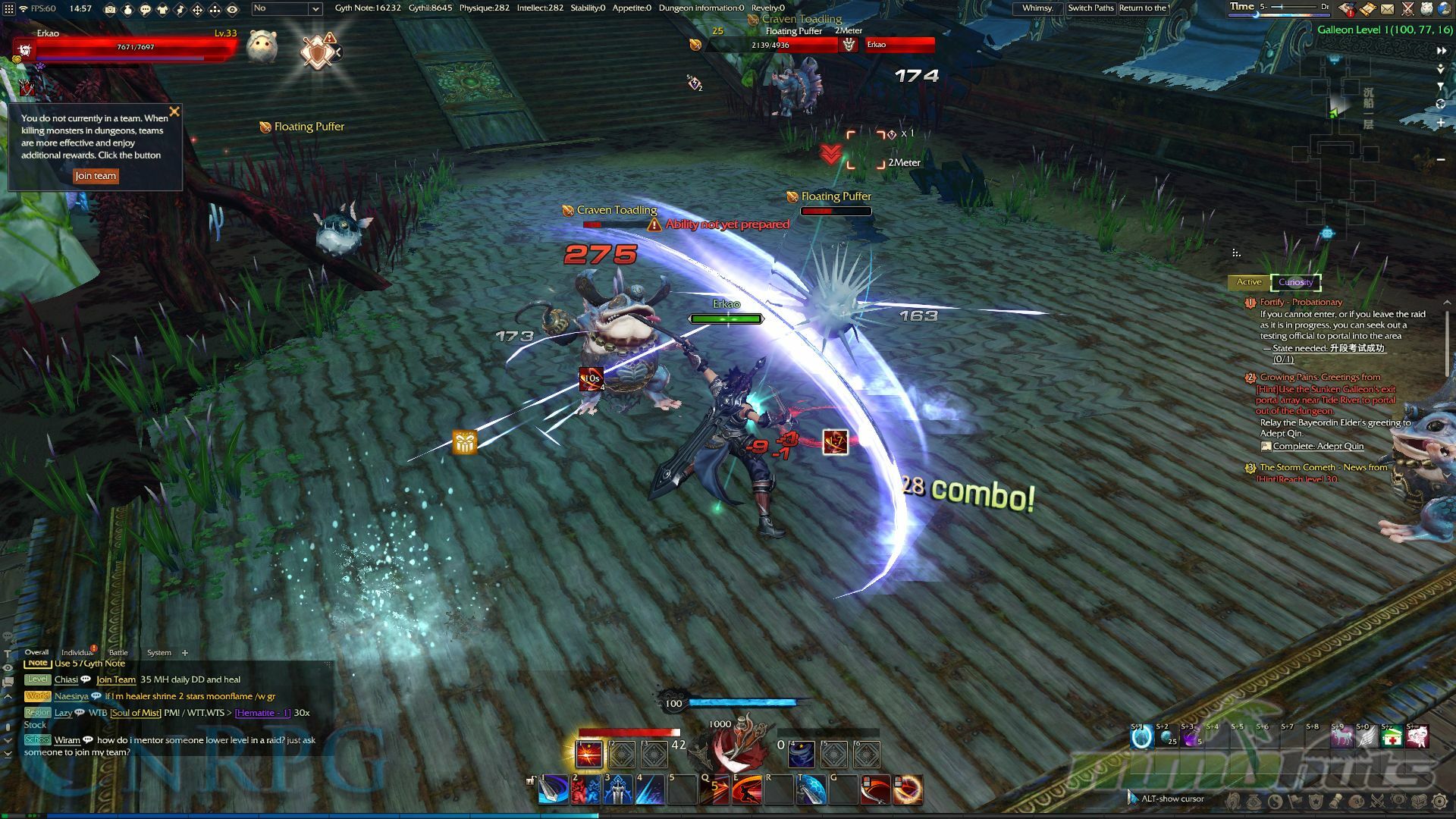Viewport: 1456px width, 819px height.
Task: Open the first-aid kit item icon
Action: pos(1392,737)
